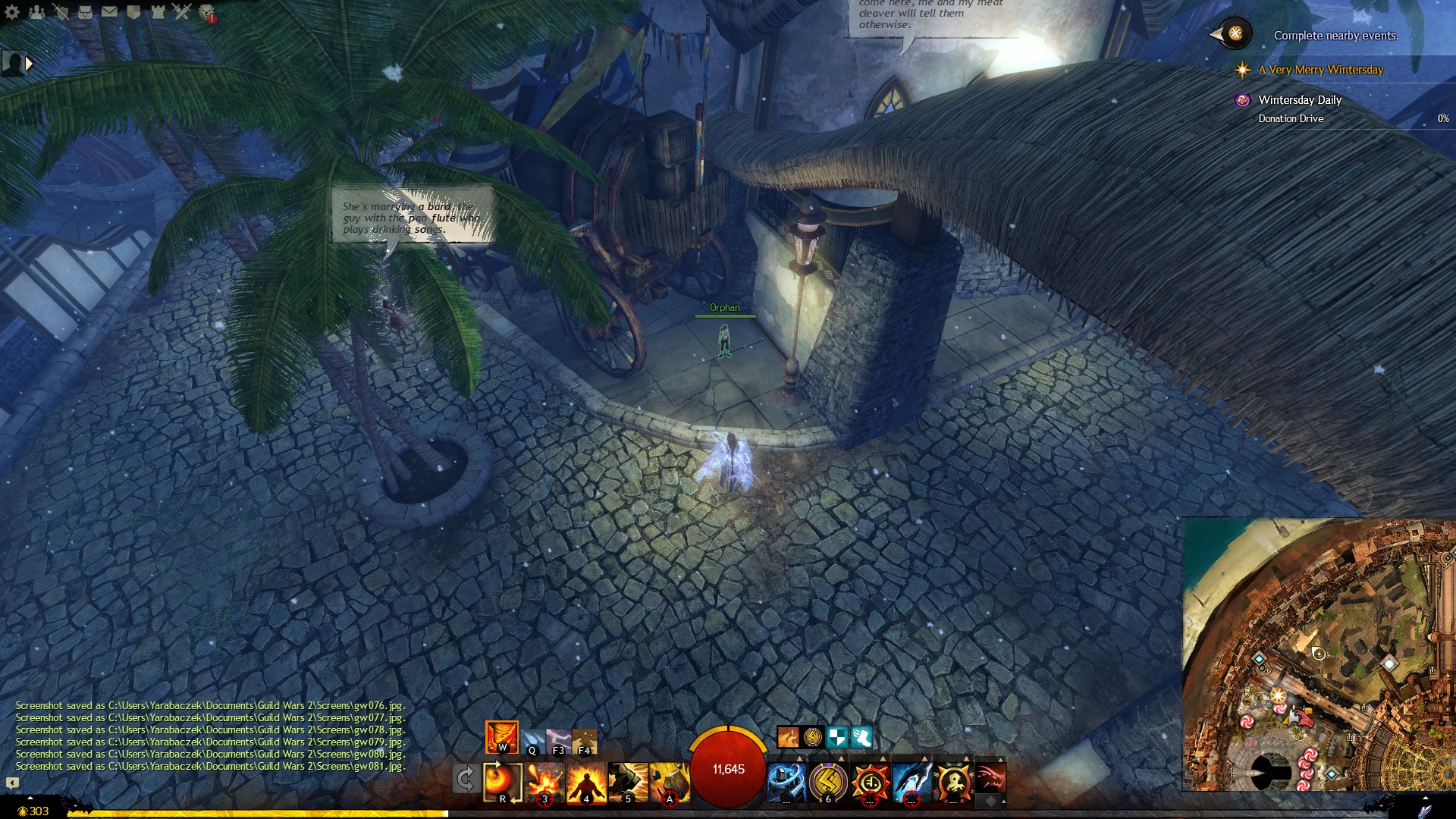Select the A Very Merry Wintersday objective
This screenshot has width=1456, height=819.
point(1320,70)
